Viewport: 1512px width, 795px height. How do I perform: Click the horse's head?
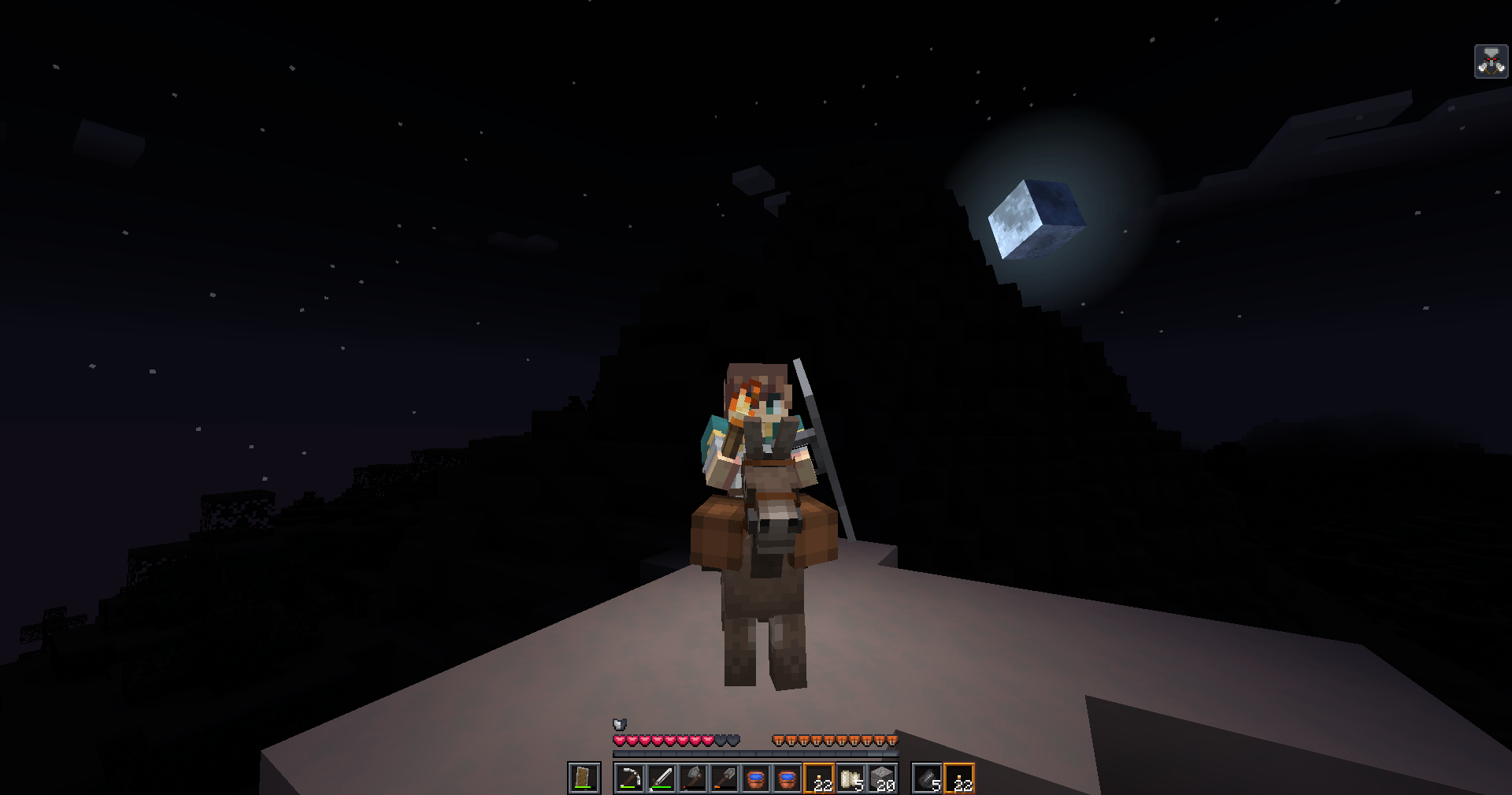[776, 528]
